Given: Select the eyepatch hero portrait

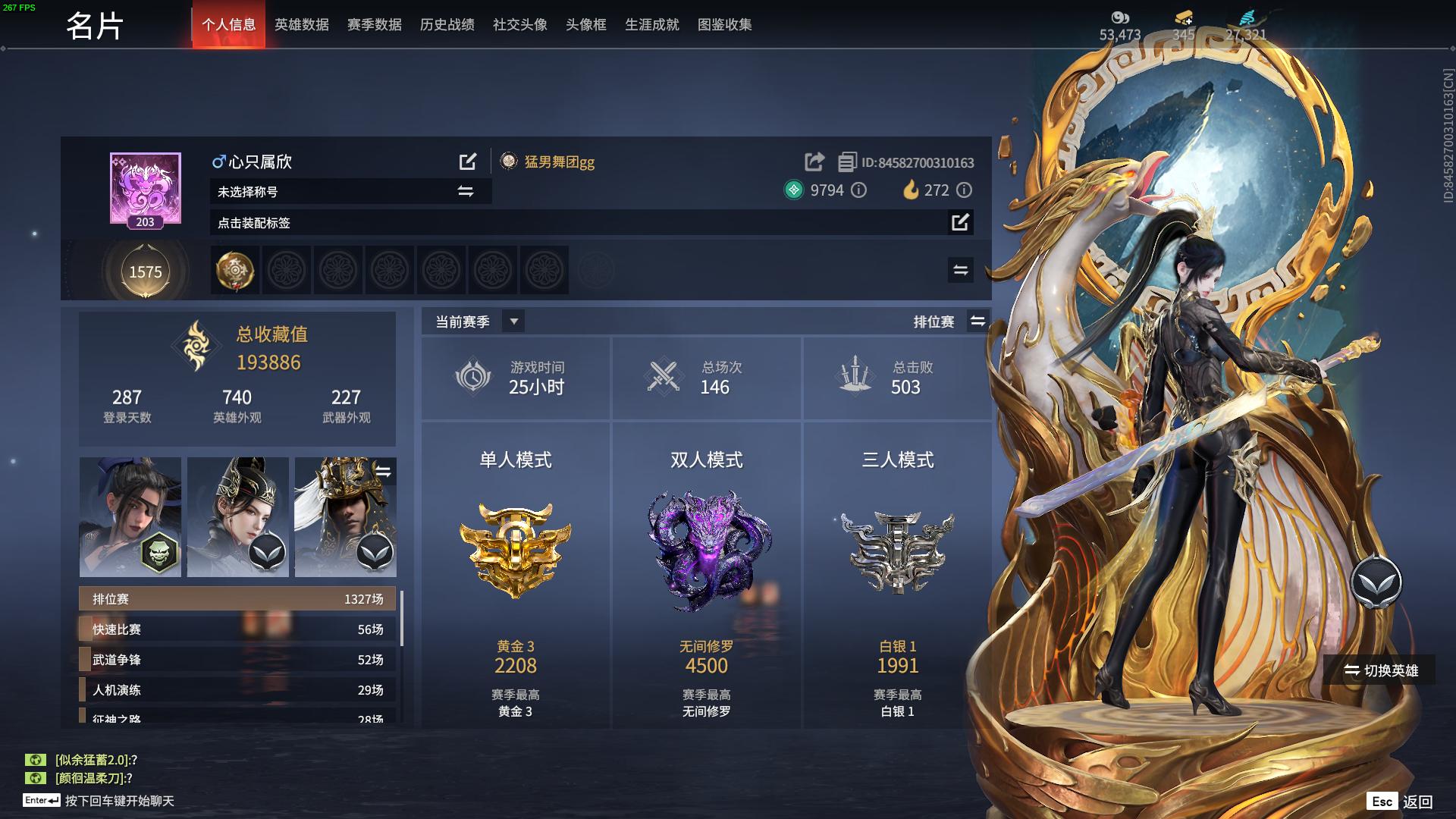Looking at the screenshot, I should pyautogui.click(x=130, y=516).
